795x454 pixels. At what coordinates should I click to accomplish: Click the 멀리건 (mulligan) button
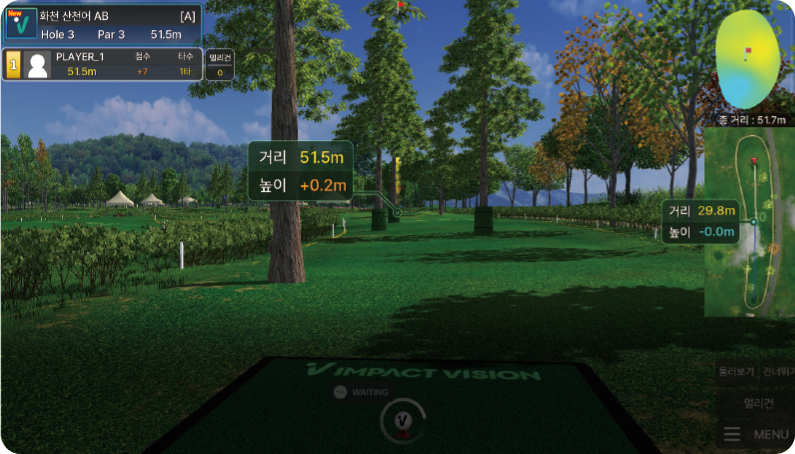pyautogui.click(x=759, y=403)
